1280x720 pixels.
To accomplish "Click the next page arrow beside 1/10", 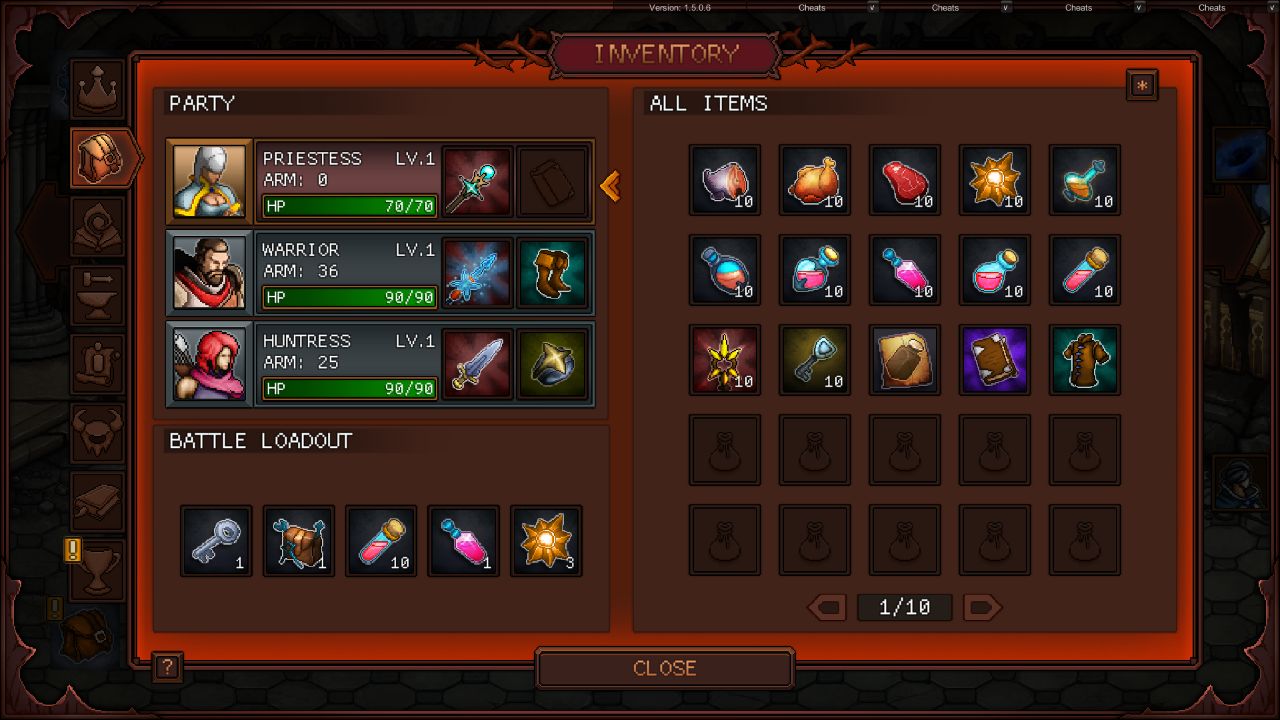I will (x=982, y=607).
